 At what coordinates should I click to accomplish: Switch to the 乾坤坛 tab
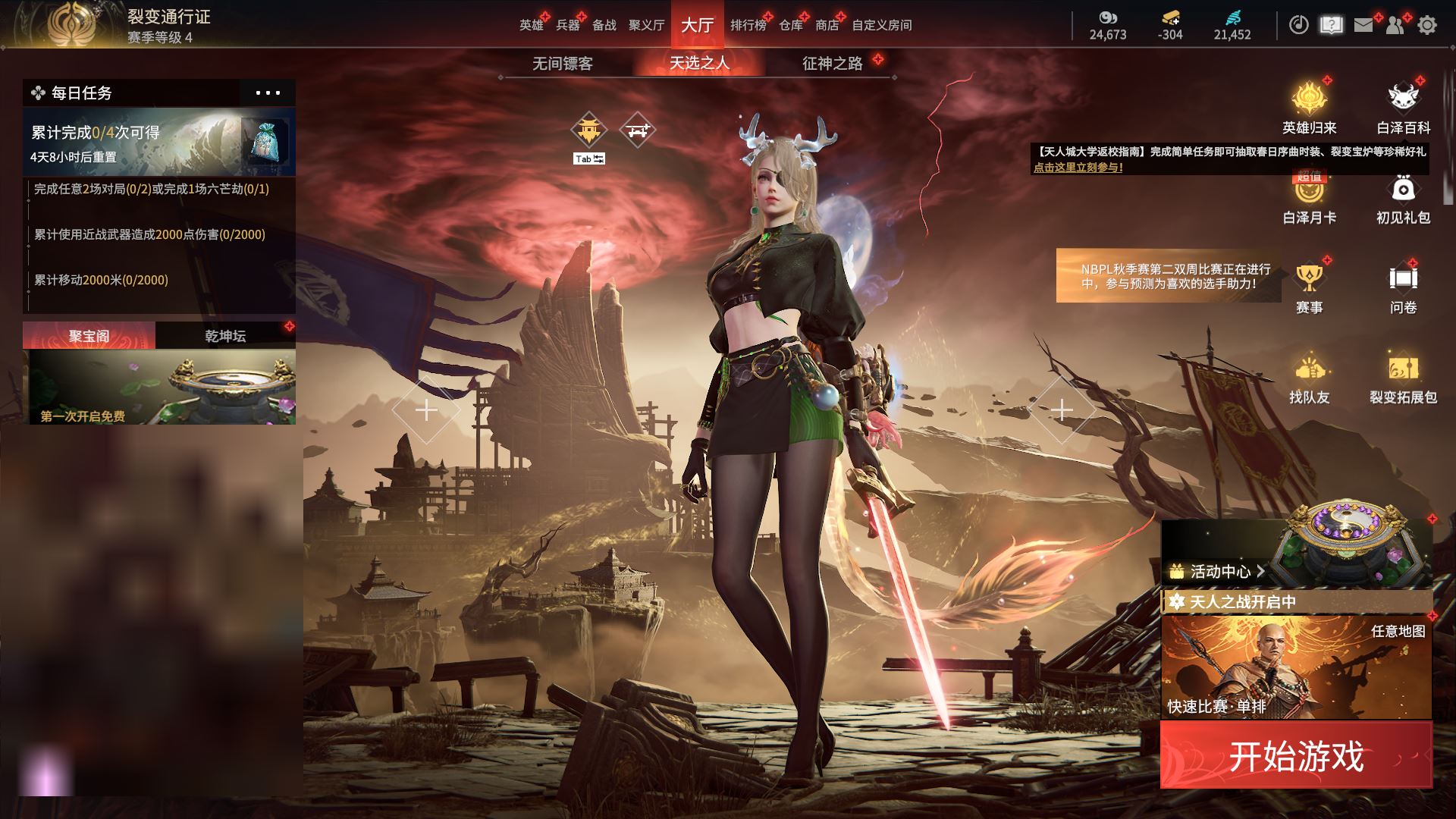click(x=225, y=336)
